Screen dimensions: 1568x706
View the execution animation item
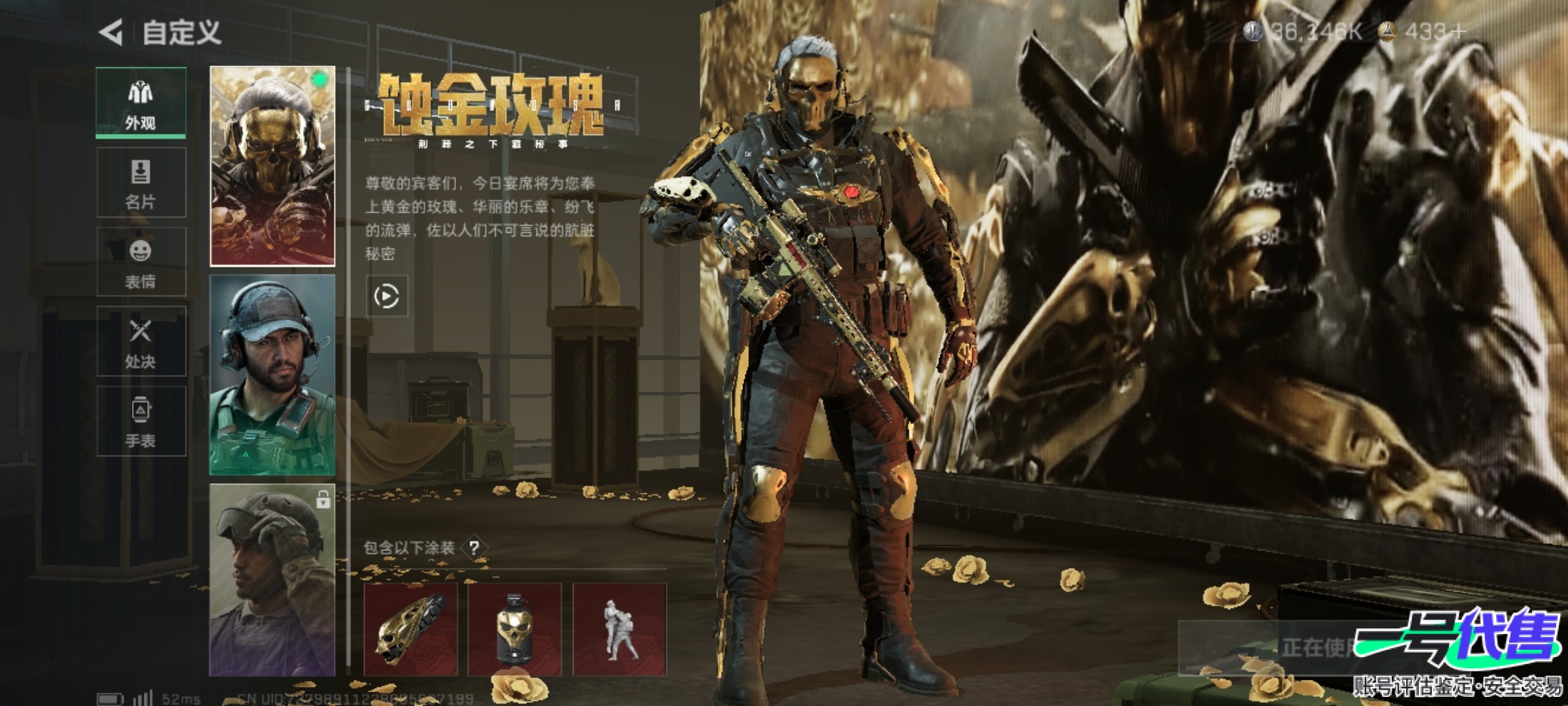tap(619, 630)
